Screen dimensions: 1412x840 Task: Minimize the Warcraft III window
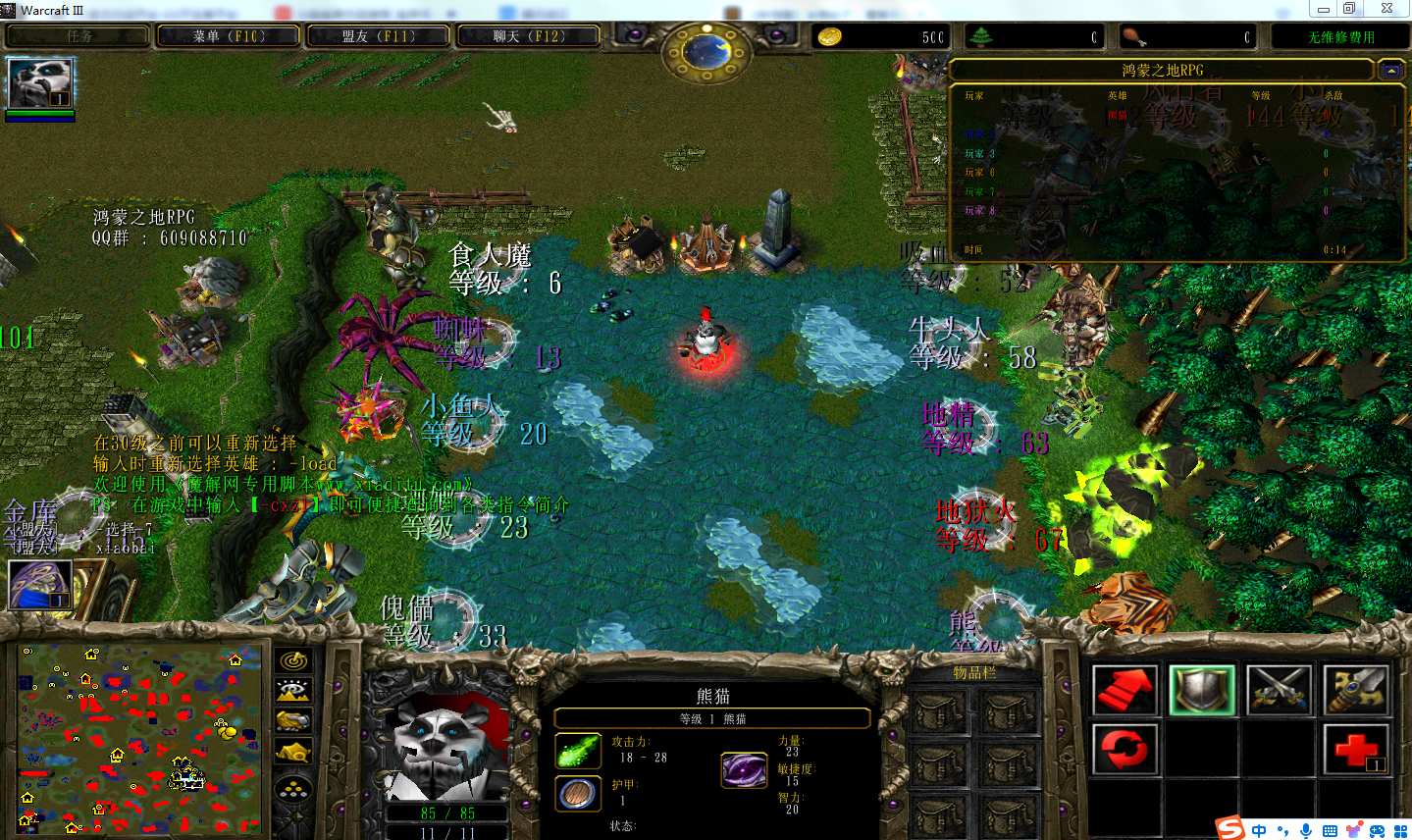tap(1324, 9)
